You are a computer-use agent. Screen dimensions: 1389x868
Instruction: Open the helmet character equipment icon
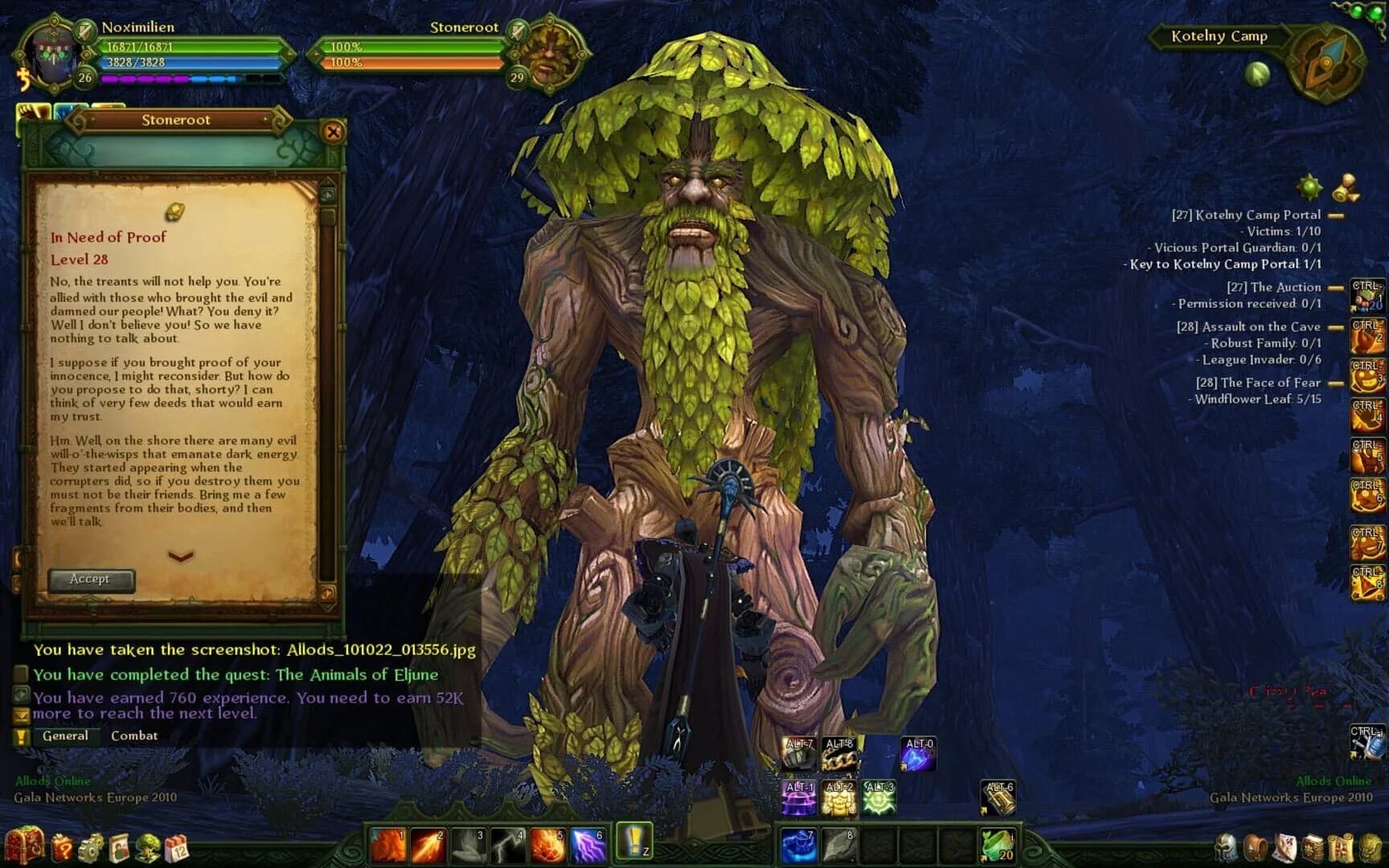point(1226,848)
